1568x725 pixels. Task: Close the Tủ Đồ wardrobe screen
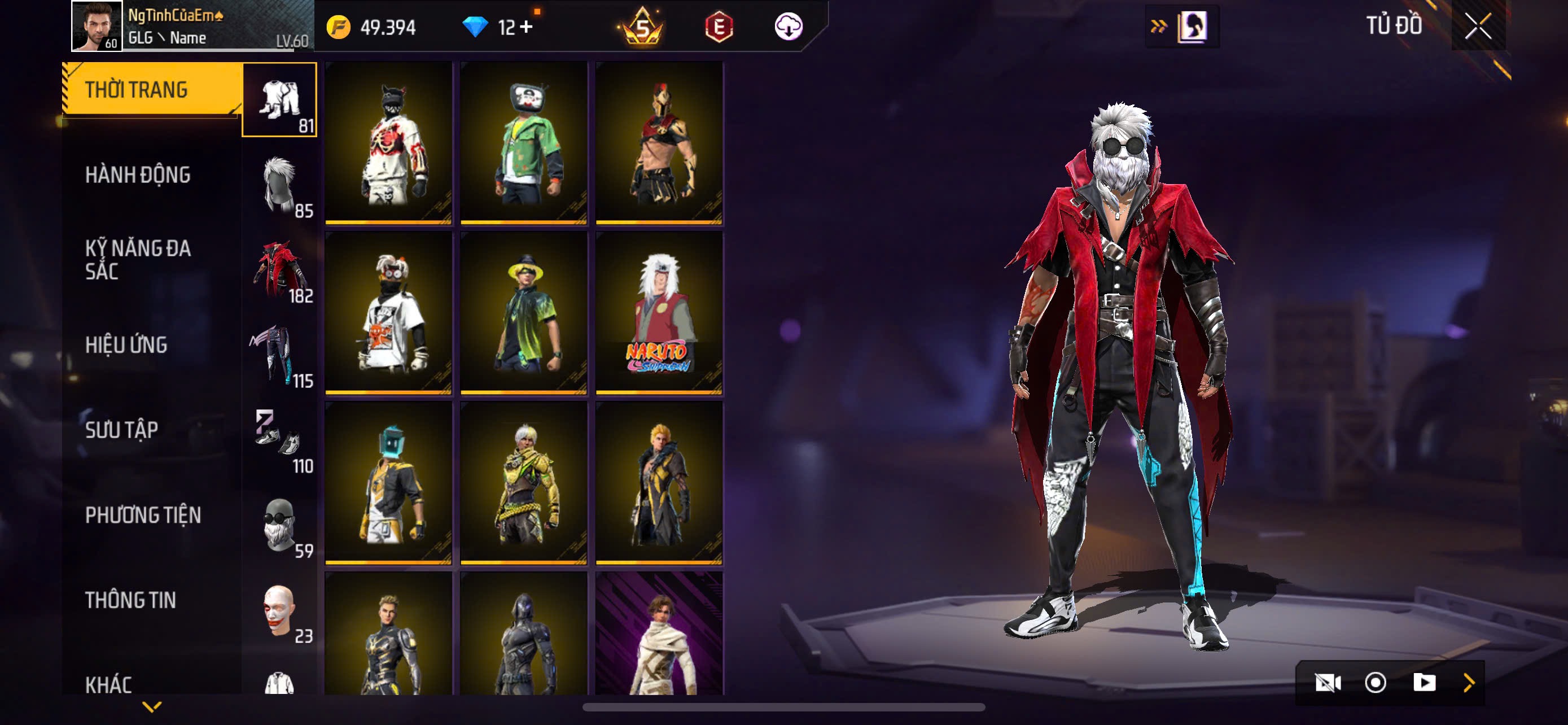click(1478, 26)
